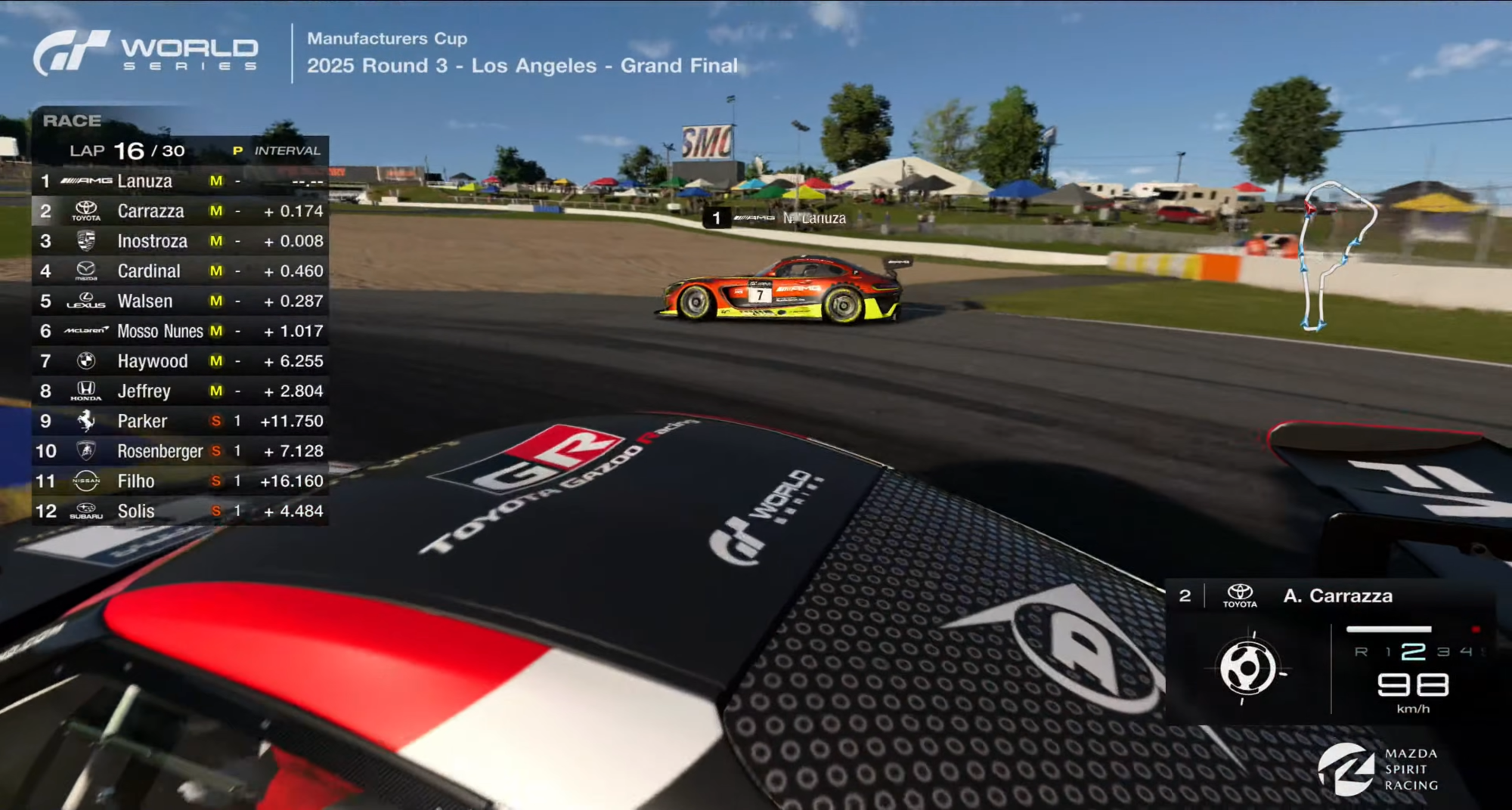Click Rosenberger's row in the standings
Image resolution: width=1512 pixels, height=810 pixels.
tap(180, 451)
